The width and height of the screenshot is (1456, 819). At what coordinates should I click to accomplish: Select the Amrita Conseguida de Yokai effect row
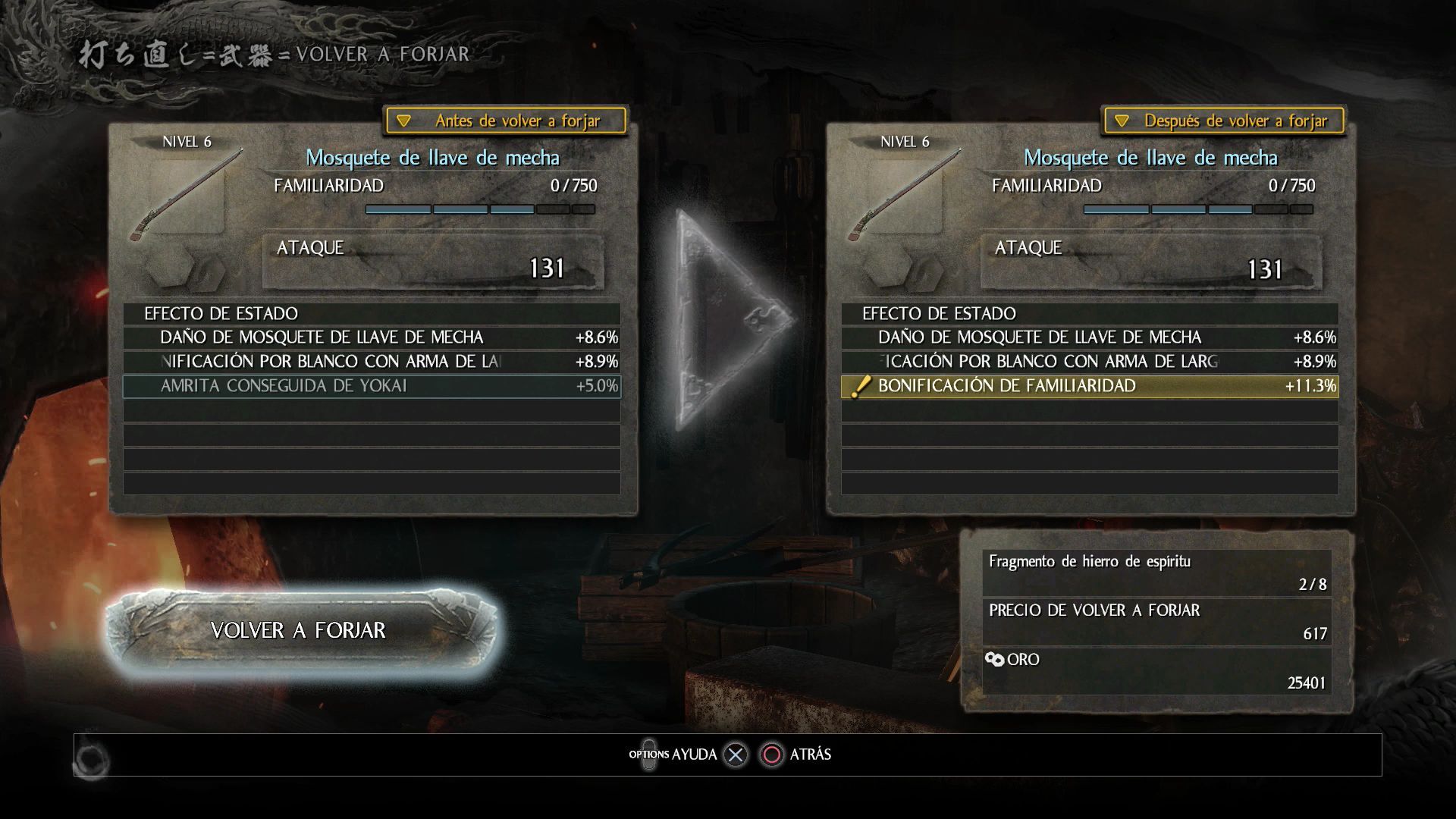coord(372,386)
